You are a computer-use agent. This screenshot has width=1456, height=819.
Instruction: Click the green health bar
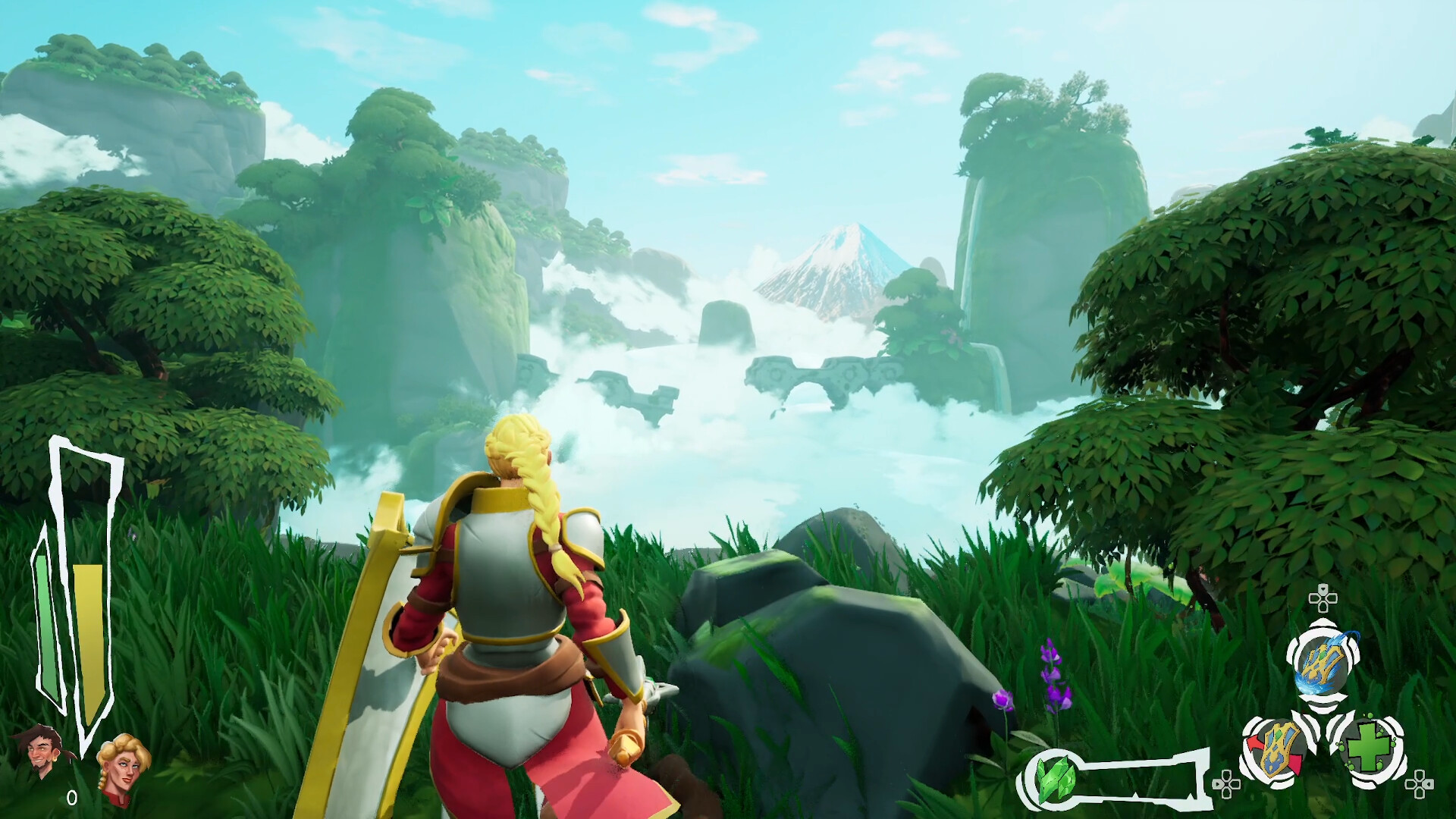pos(45,623)
